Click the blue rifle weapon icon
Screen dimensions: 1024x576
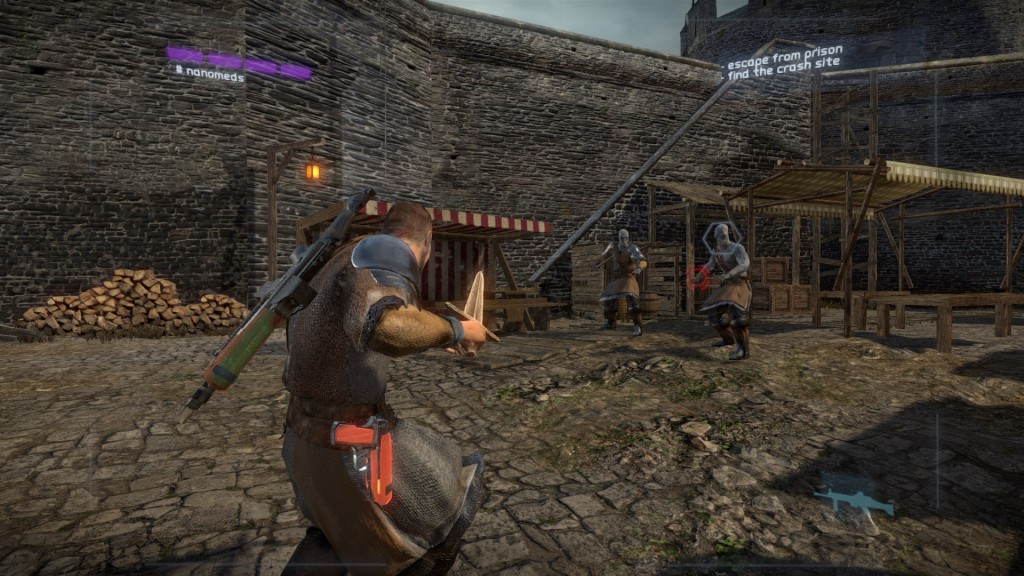(x=853, y=500)
